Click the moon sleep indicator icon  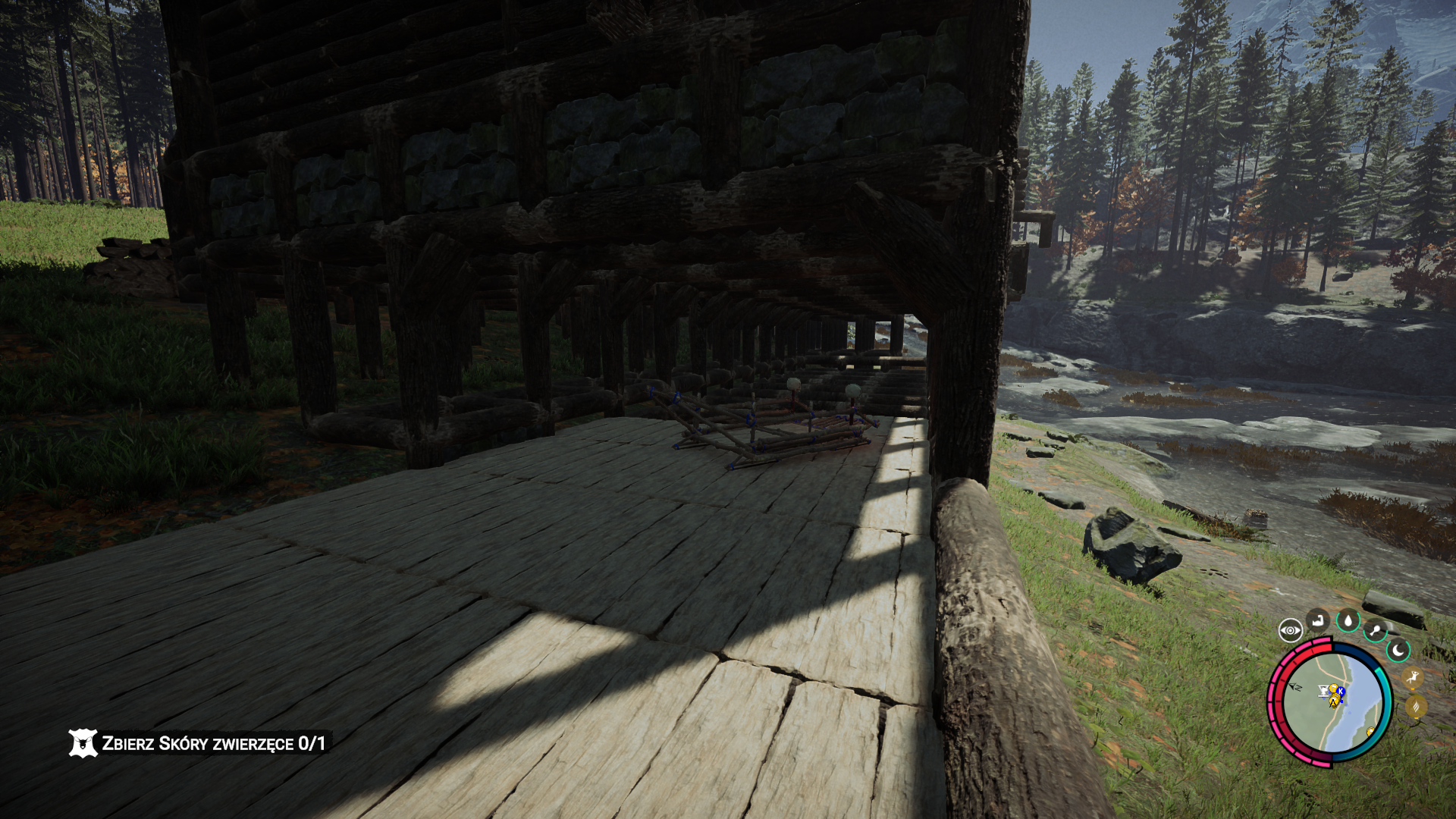1398,651
